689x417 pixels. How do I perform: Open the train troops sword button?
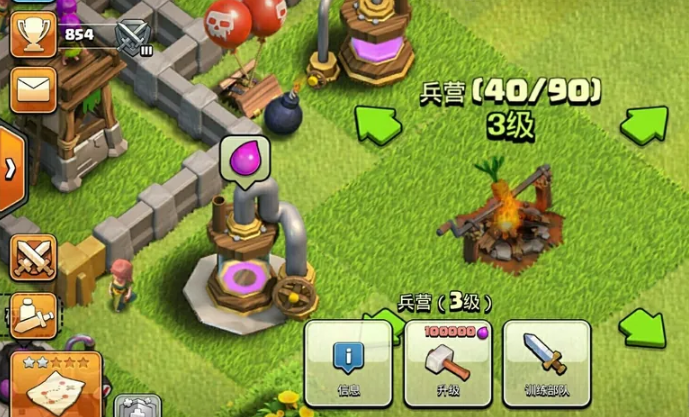(x=546, y=361)
